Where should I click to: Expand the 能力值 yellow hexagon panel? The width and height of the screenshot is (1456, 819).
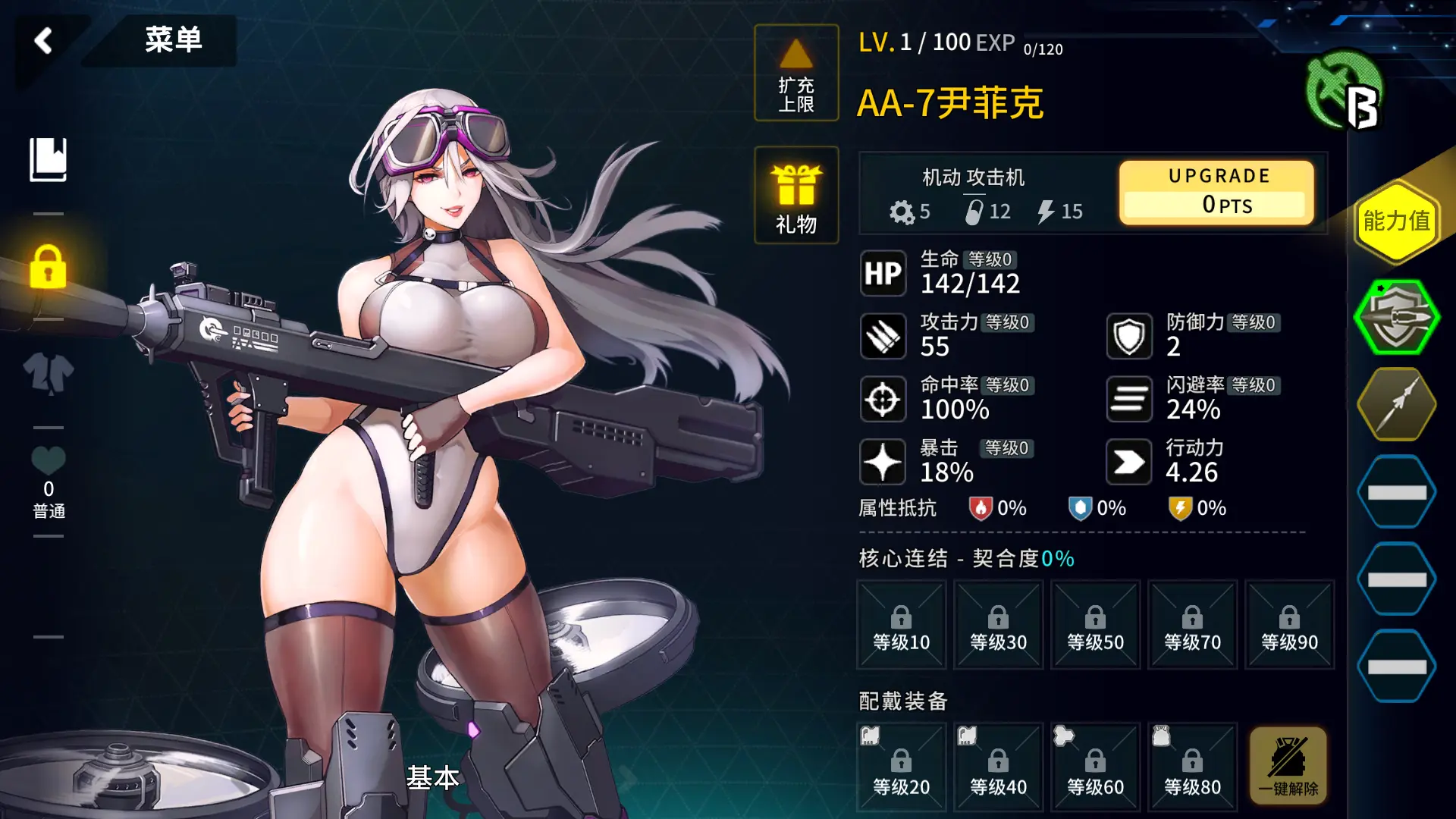(x=1398, y=222)
